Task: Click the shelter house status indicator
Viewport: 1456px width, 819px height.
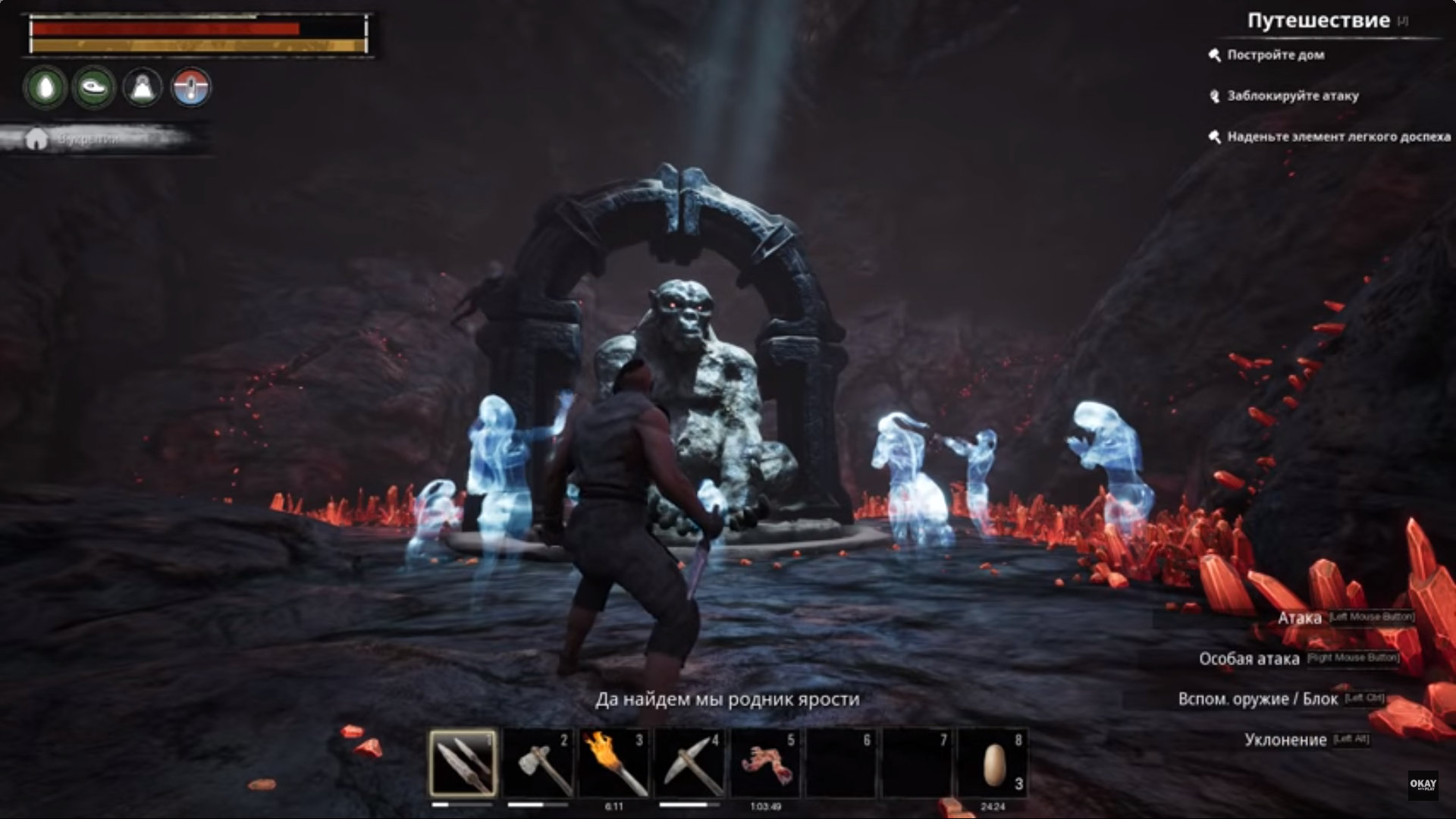Action: click(36, 140)
